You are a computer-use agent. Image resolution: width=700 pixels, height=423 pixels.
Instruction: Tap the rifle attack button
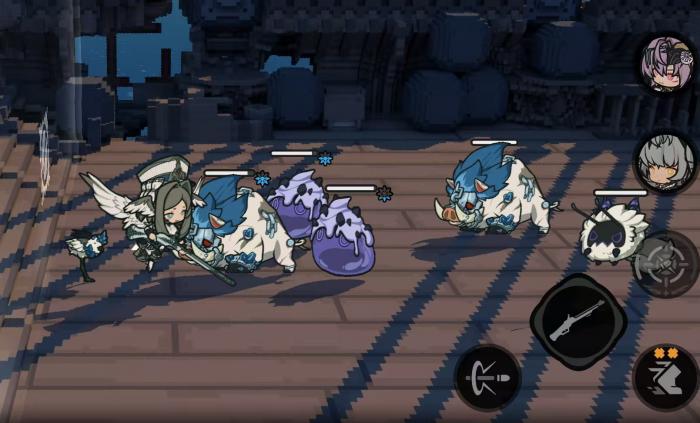(578, 321)
